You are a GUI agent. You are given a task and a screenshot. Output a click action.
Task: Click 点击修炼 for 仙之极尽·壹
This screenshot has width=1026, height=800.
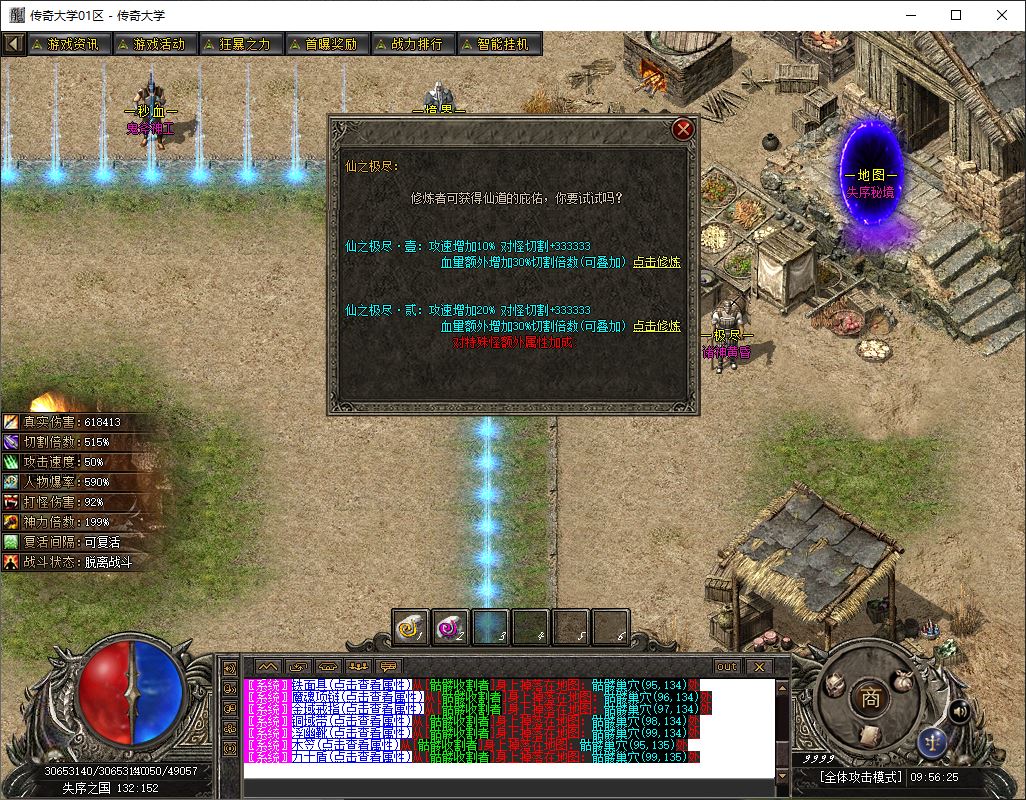[x=656, y=262]
